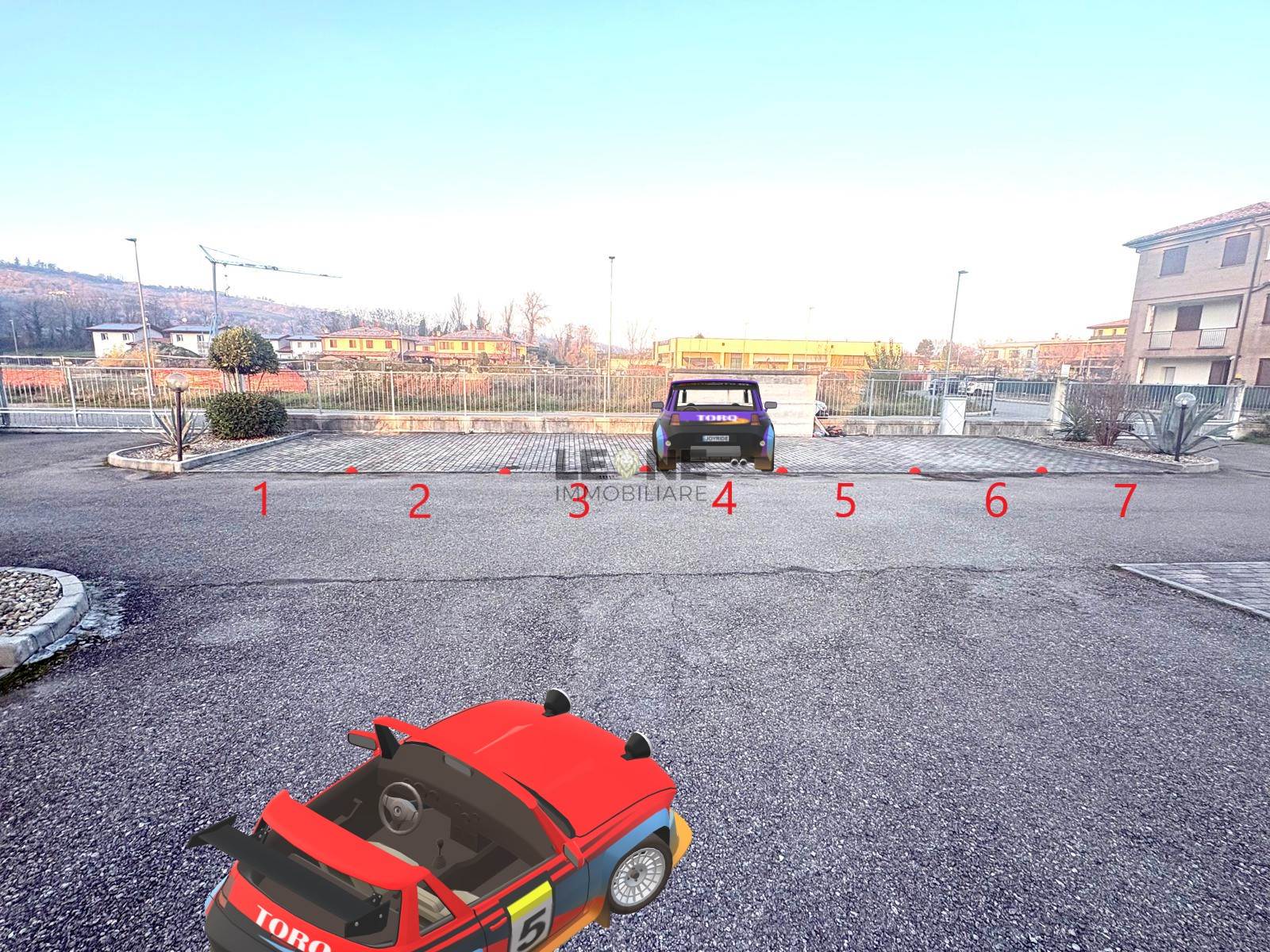The image size is (1270, 952).
Task: Select parking spot number 7
Action: click(x=1125, y=500)
